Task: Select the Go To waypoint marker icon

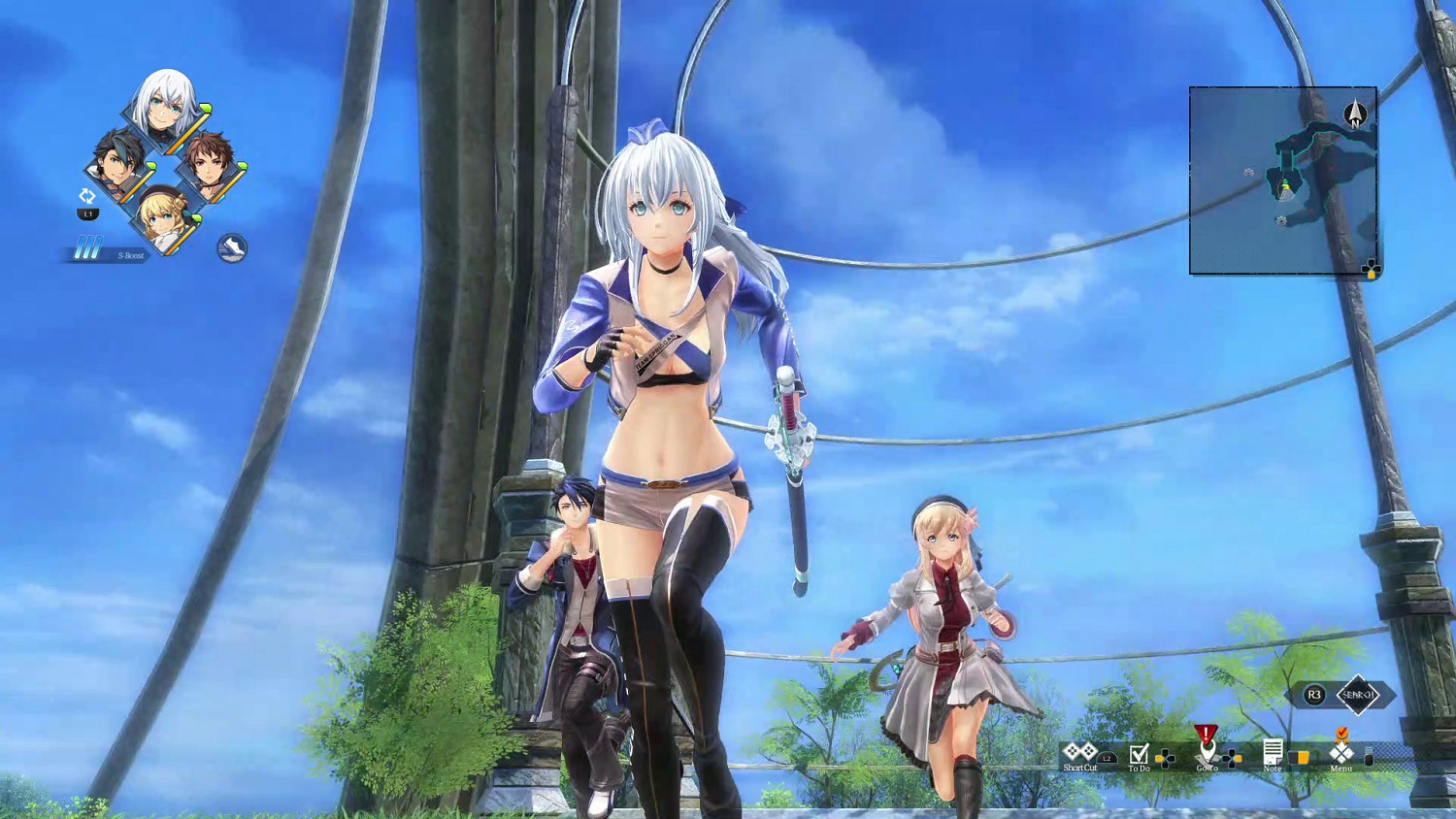Action: click(x=1207, y=749)
